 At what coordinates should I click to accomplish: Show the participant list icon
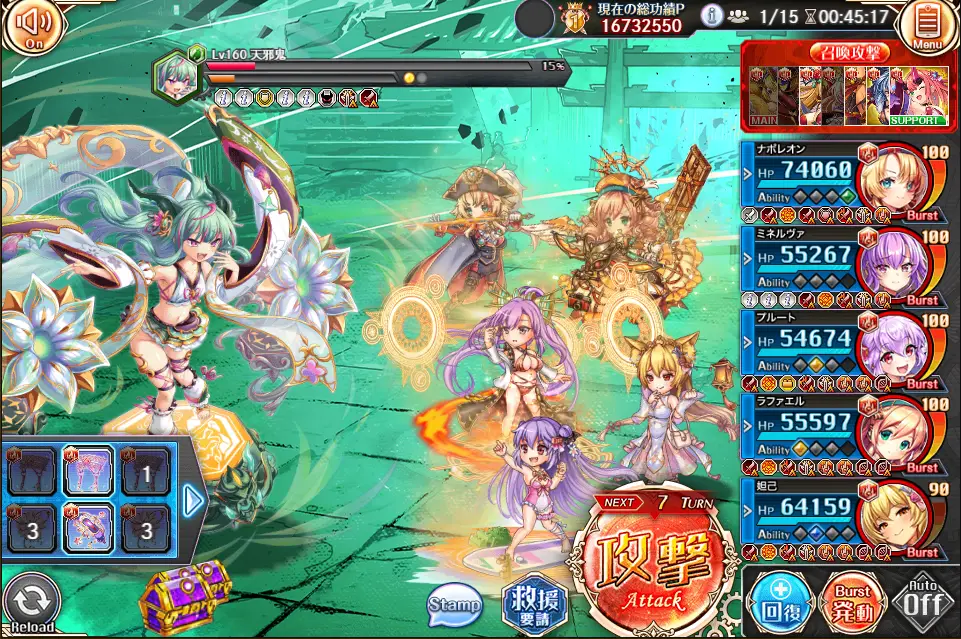pyautogui.click(x=739, y=16)
